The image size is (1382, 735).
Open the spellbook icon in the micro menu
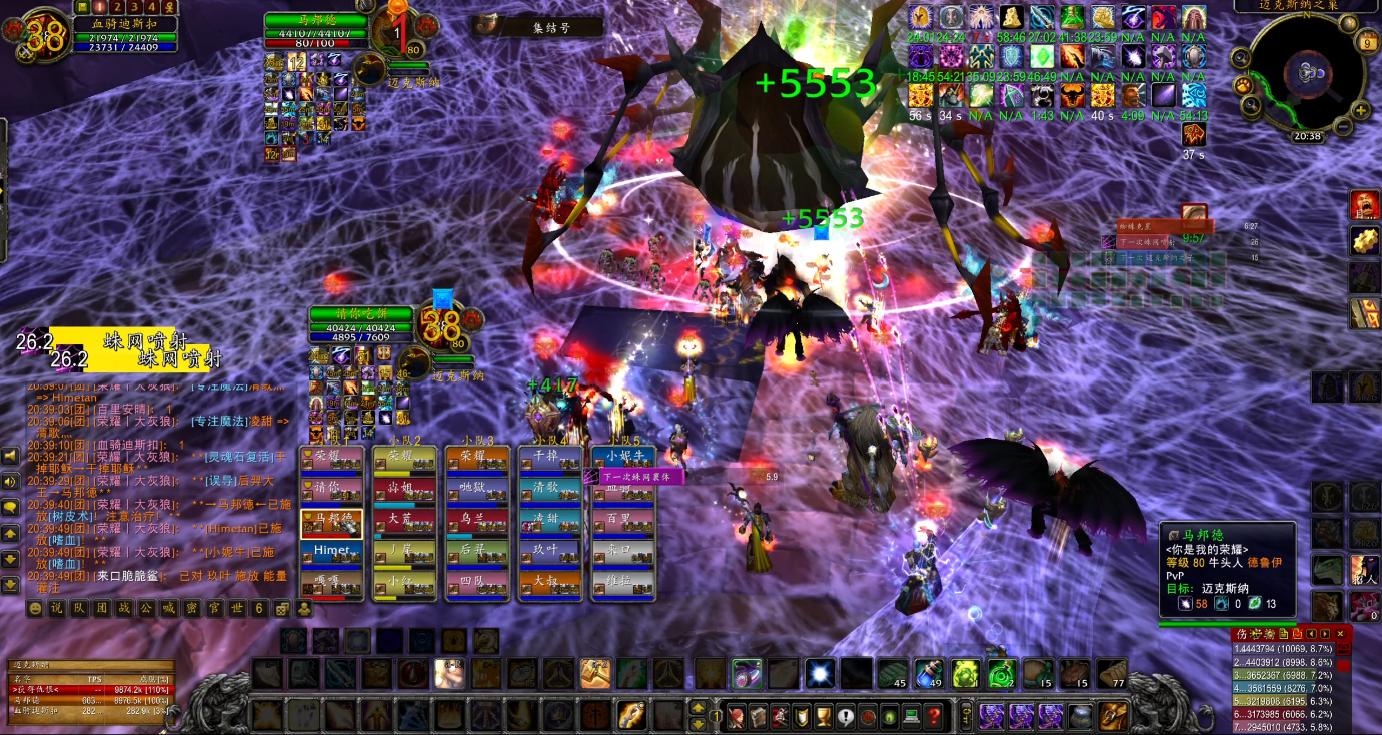click(758, 714)
